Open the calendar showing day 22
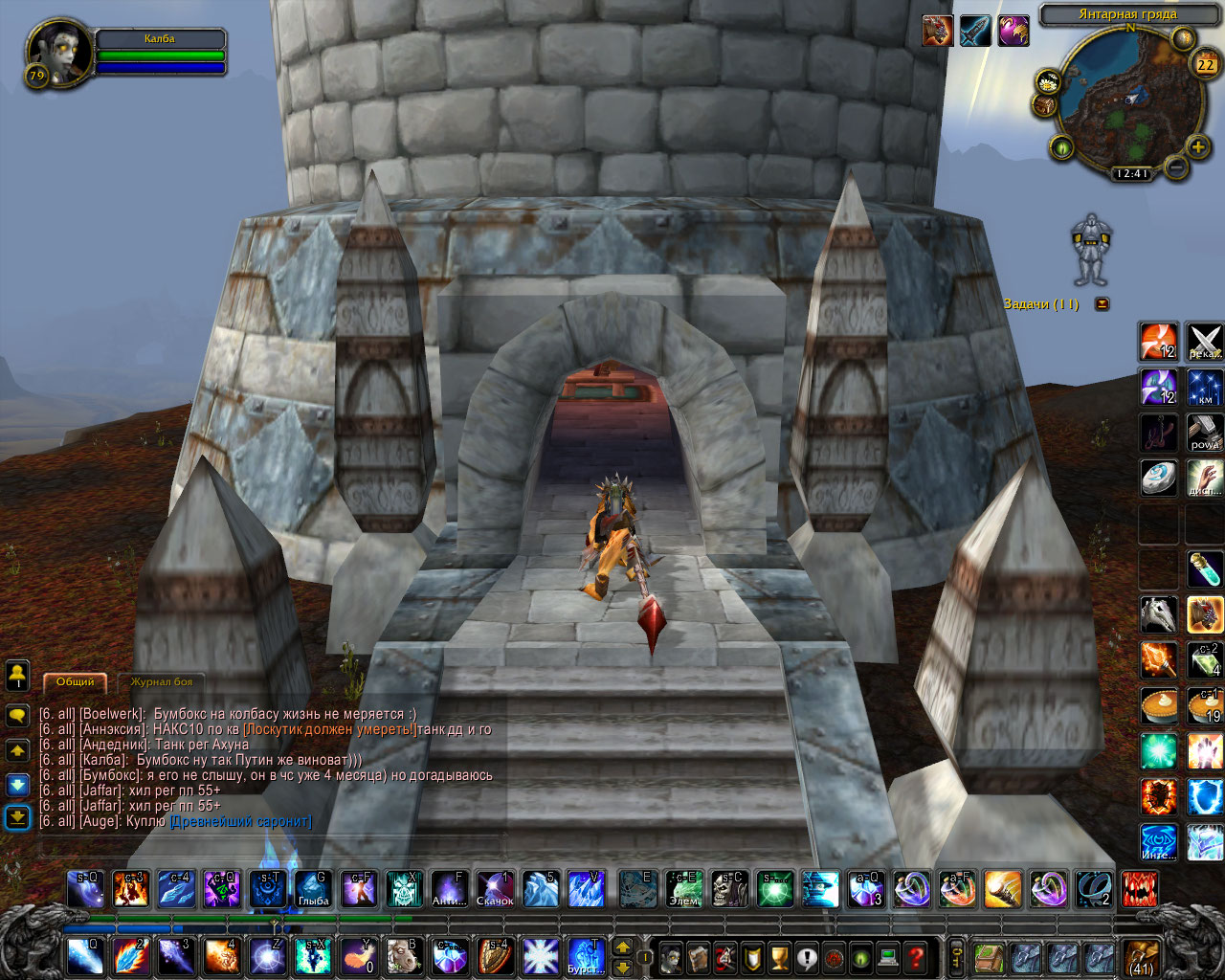Viewport: 1225px width, 980px height. pos(1204,65)
